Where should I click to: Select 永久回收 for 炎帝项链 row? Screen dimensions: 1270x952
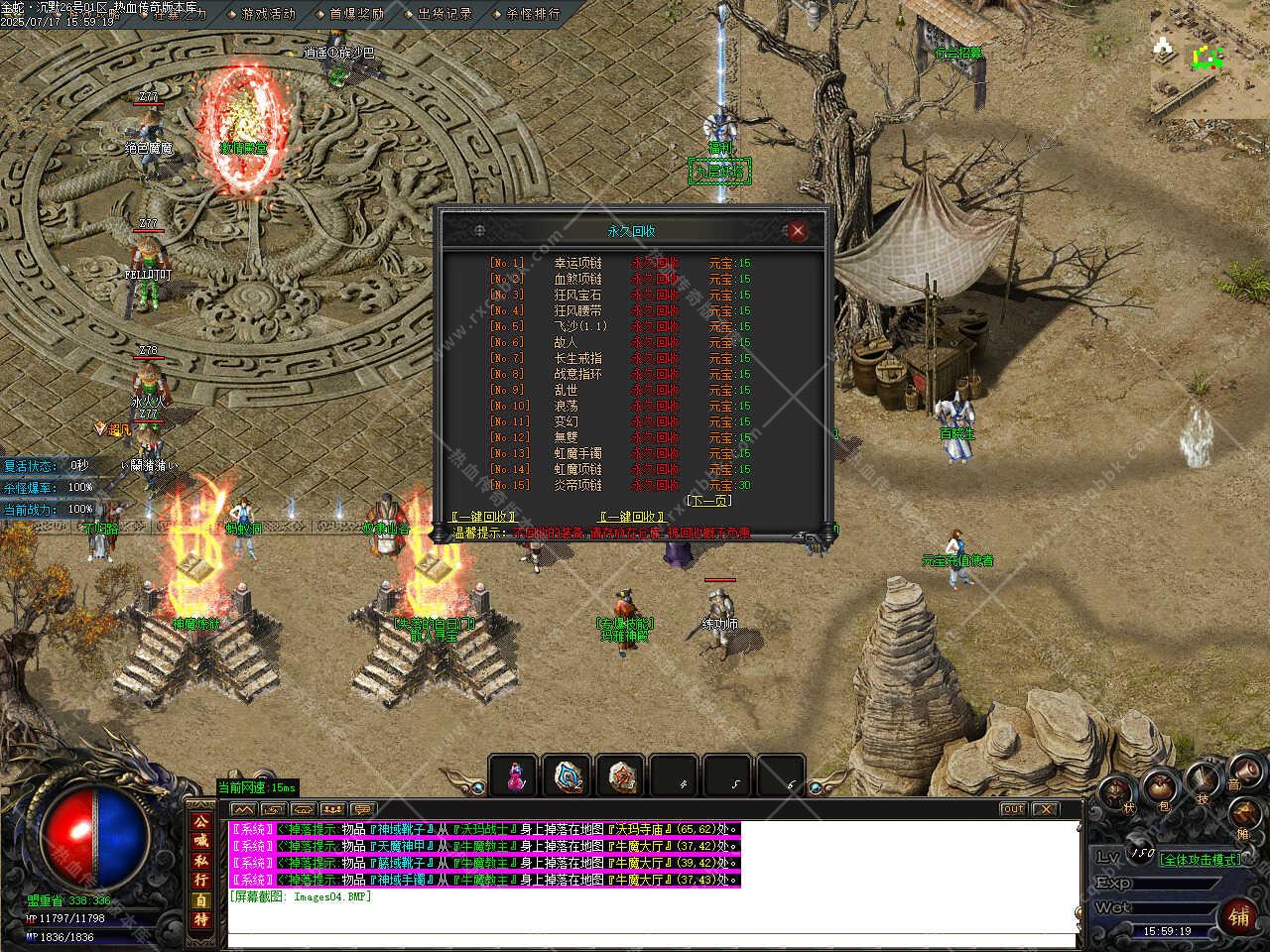coord(655,485)
